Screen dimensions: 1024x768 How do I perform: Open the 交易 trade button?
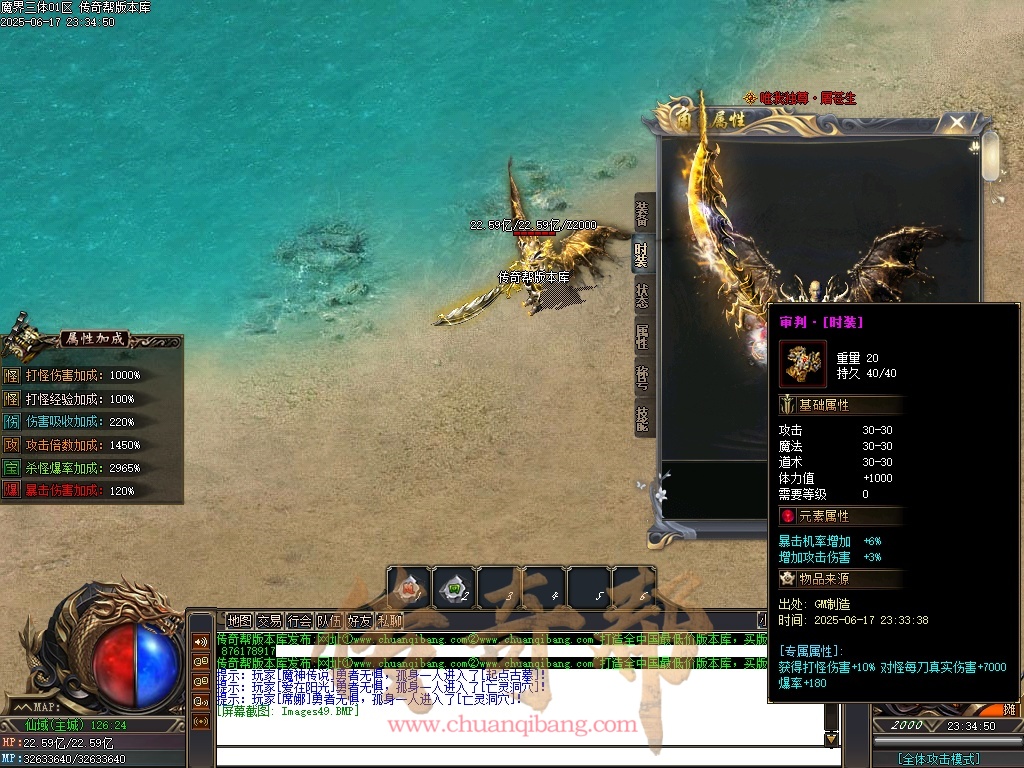pos(269,621)
